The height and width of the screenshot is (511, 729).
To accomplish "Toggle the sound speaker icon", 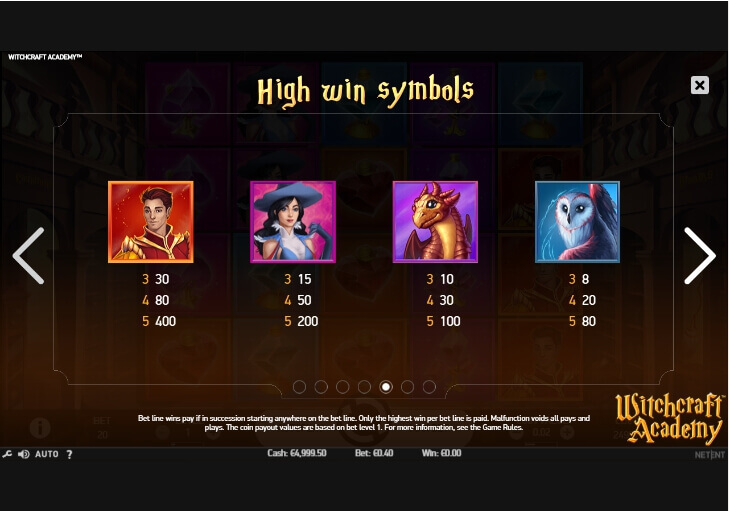I will (22, 454).
